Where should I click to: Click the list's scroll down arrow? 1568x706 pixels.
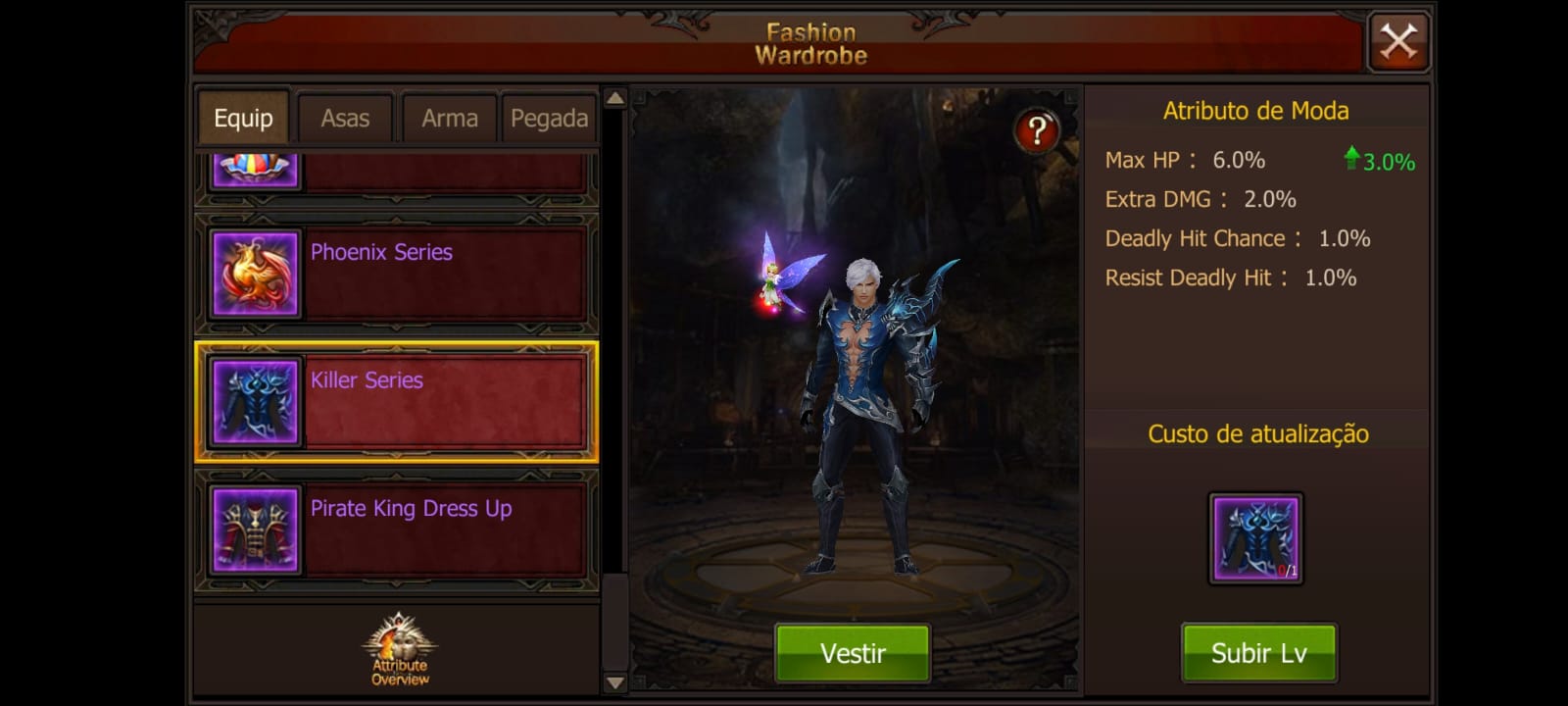click(614, 682)
